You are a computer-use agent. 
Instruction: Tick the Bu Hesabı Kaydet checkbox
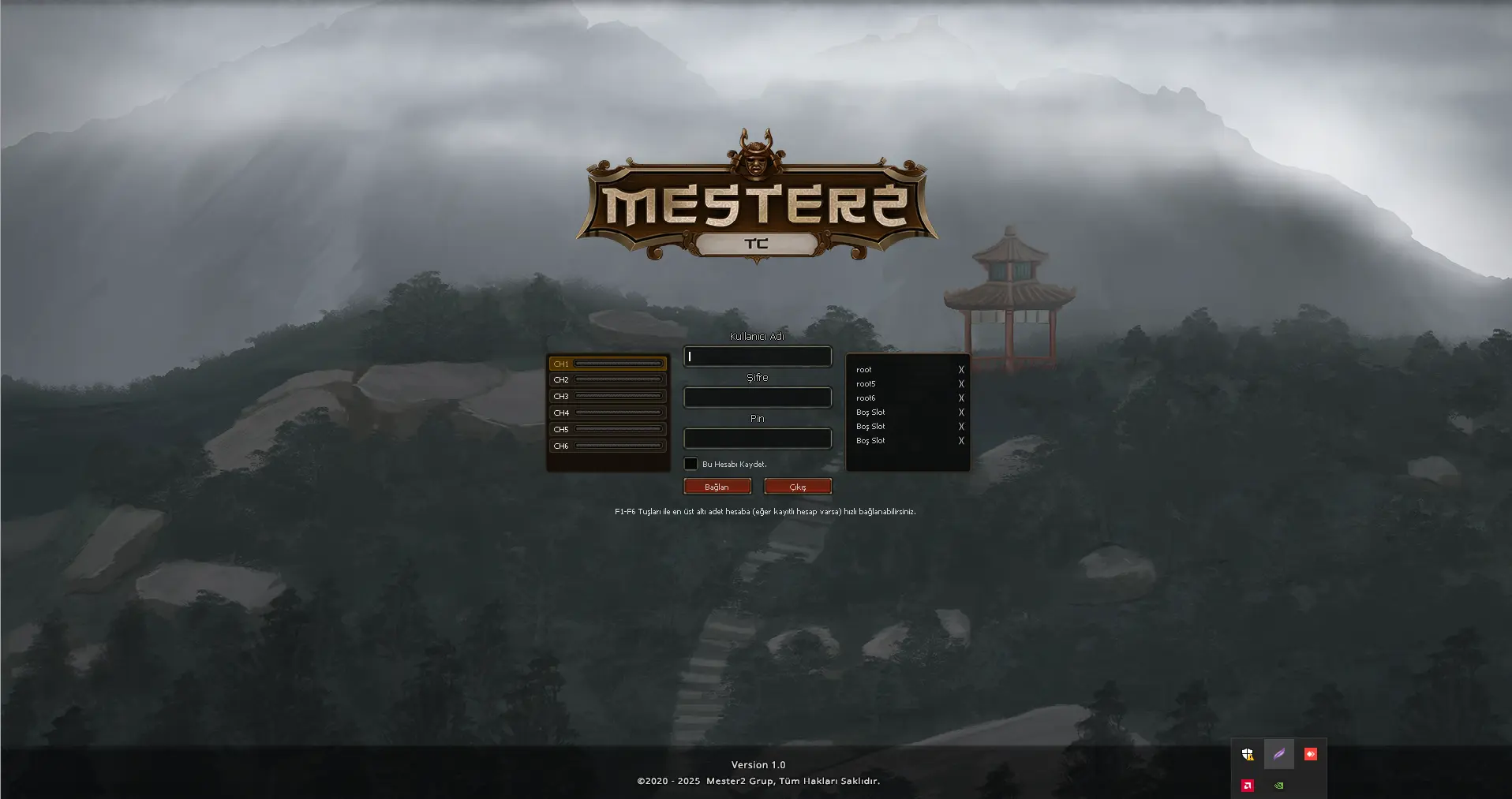[x=691, y=464]
